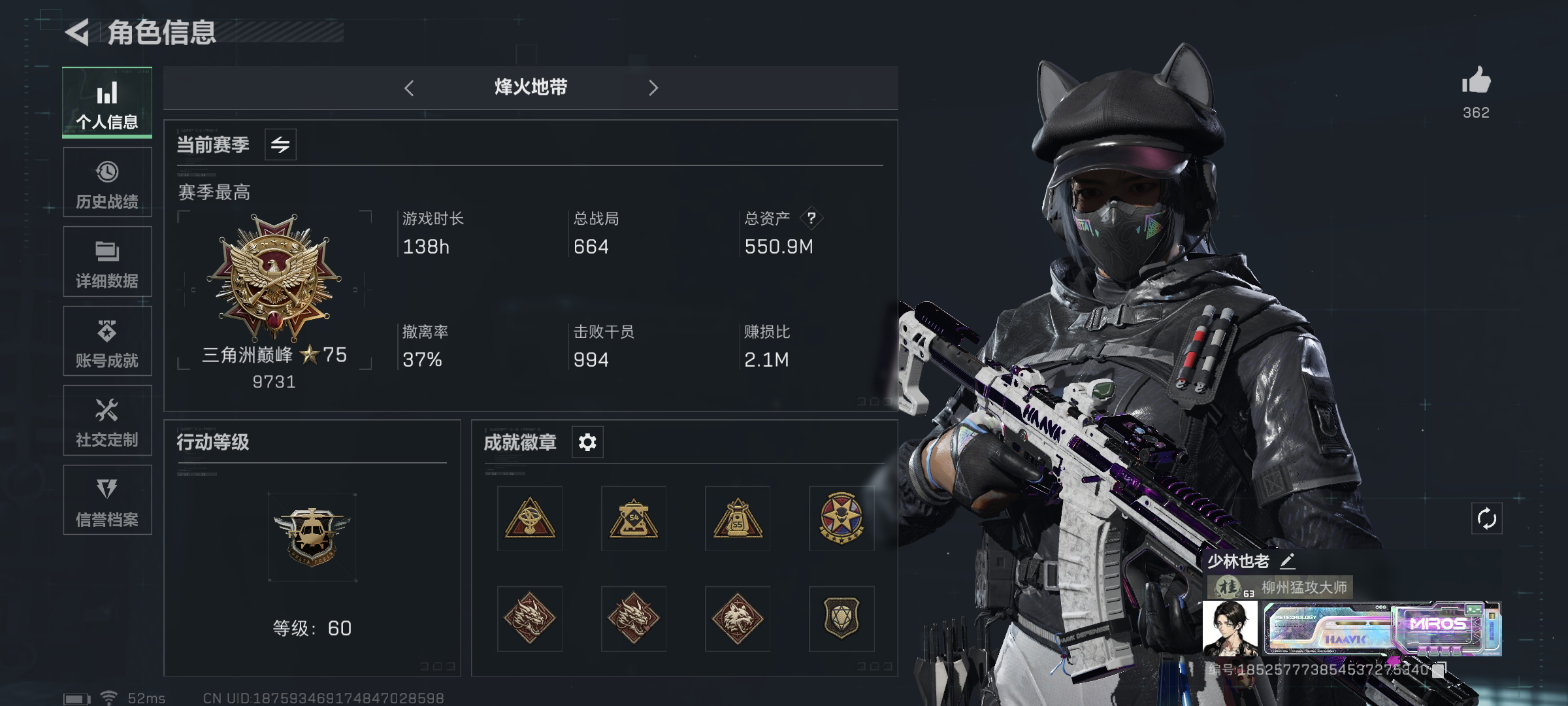Click the season compare icon beside 当前赛季

pos(281,145)
